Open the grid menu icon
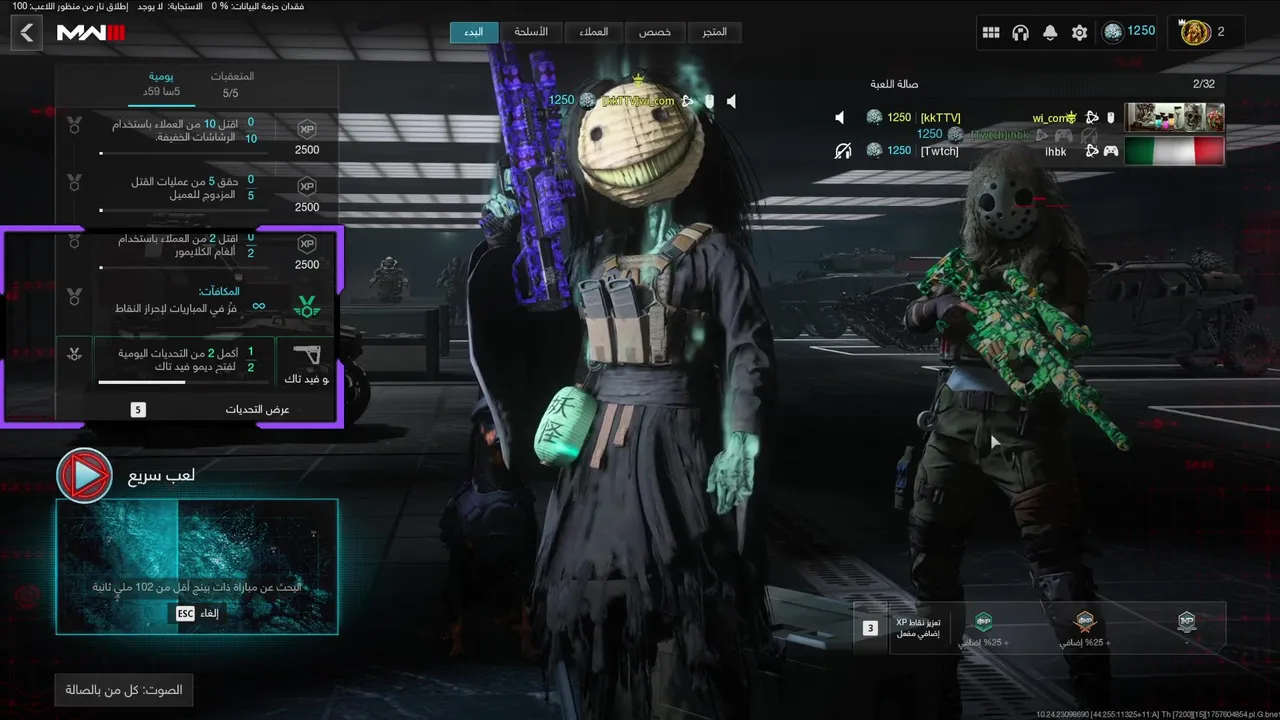Image resolution: width=1280 pixels, height=720 pixels. click(991, 33)
